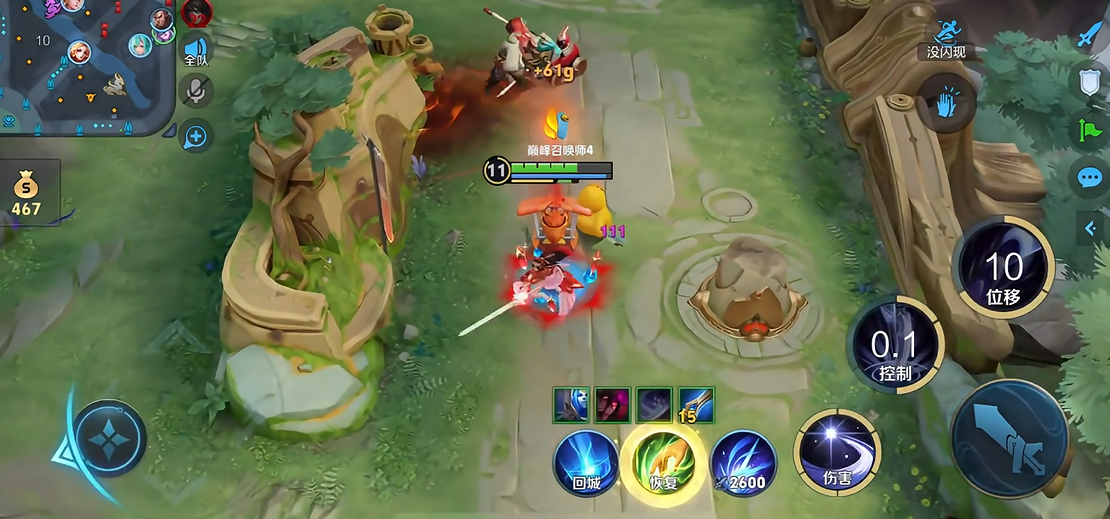The width and height of the screenshot is (1110, 519).
Task: Collapse the side panel with the arrow
Action: (1091, 228)
